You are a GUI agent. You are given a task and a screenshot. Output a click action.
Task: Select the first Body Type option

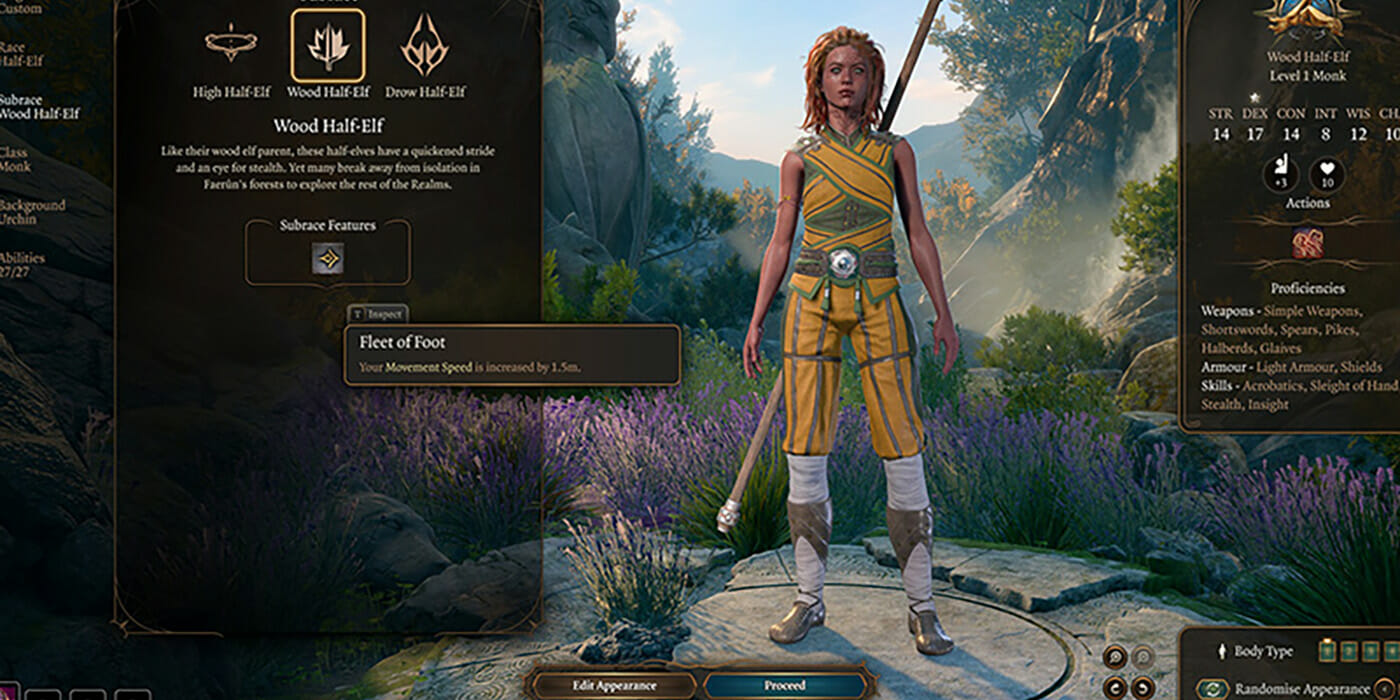click(1327, 651)
